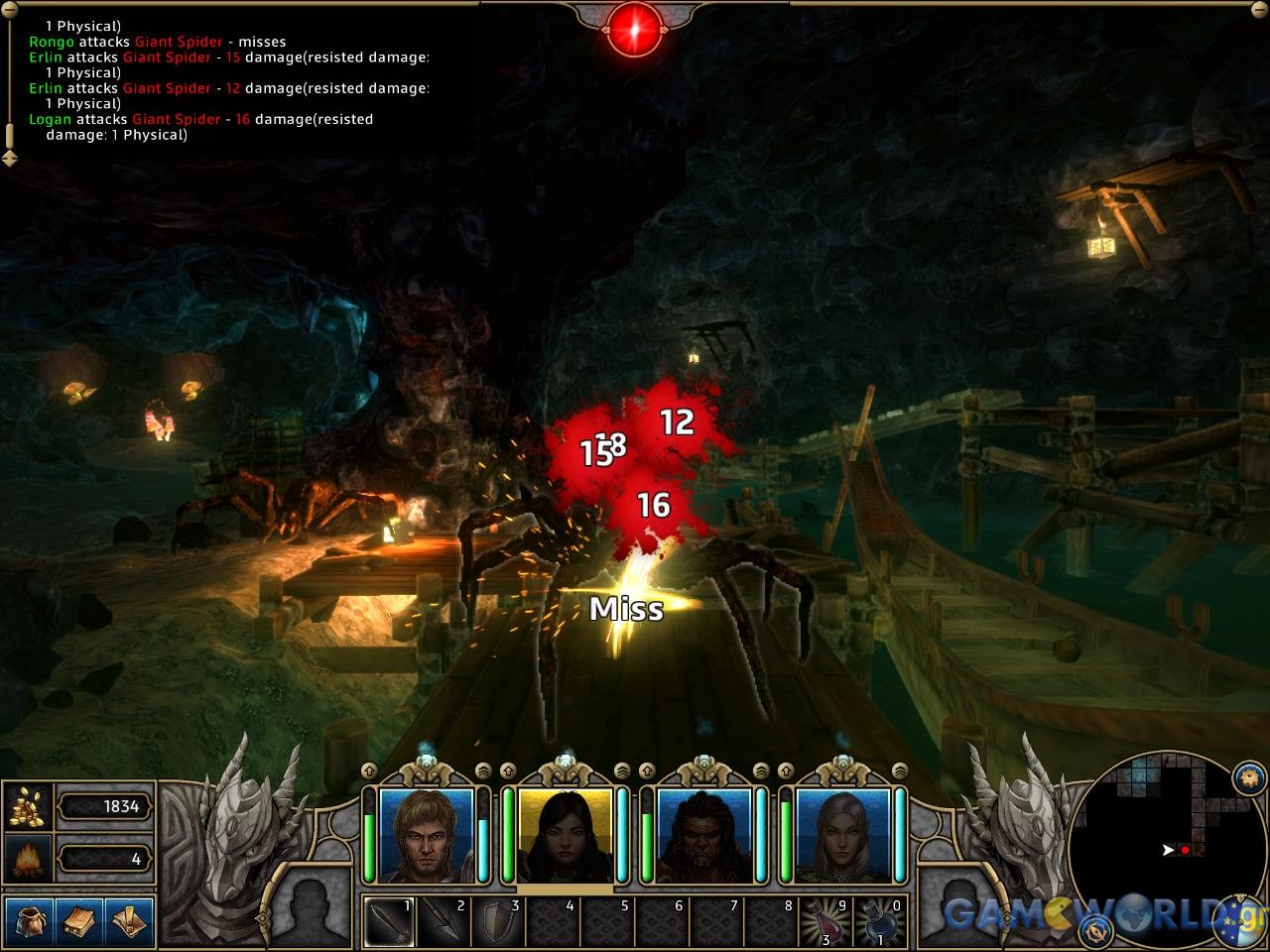
Task: Activate the shield defend action in slot 3
Action: point(498,922)
